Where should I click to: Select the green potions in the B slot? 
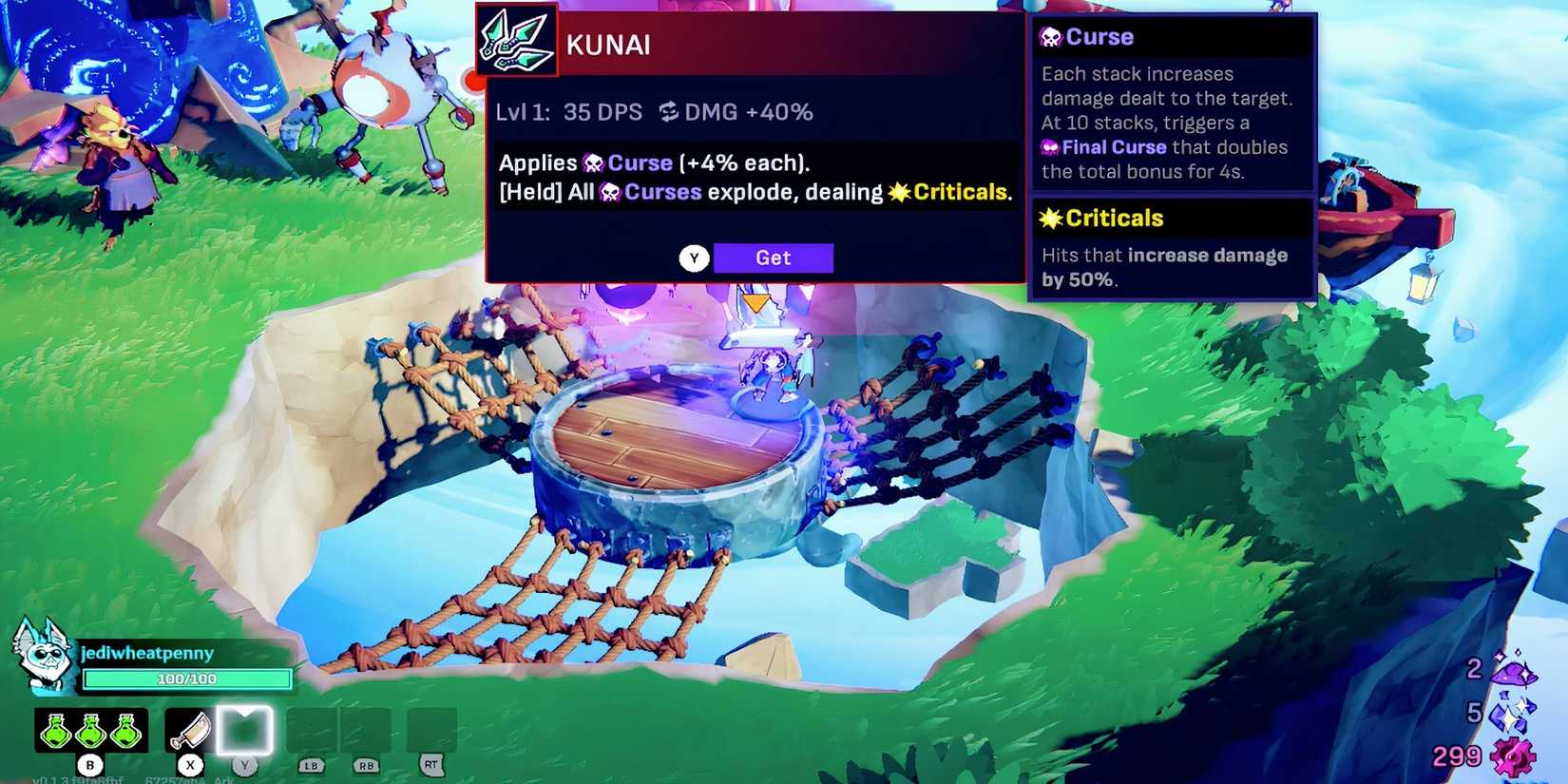[x=92, y=730]
